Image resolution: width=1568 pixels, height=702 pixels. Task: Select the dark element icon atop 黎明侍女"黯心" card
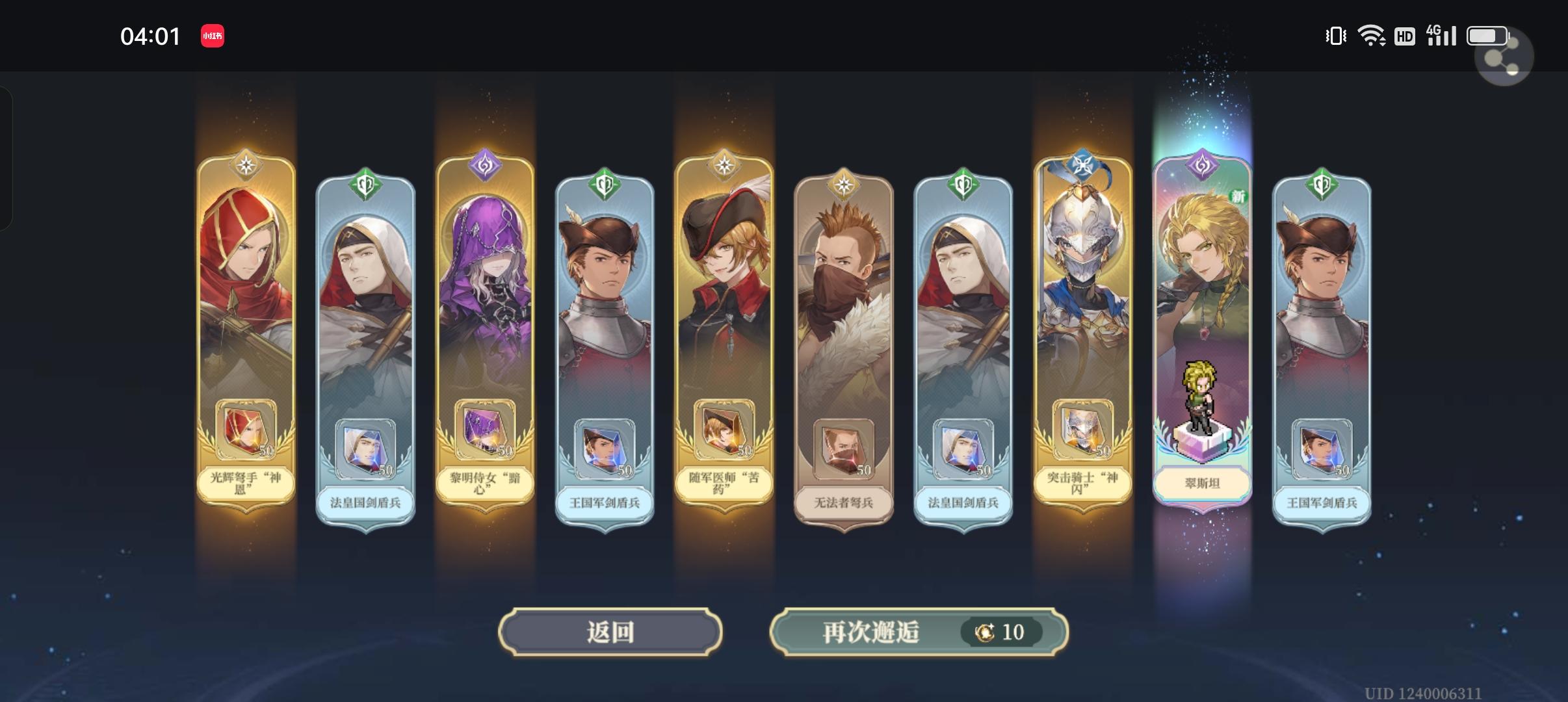pyautogui.click(x=485, y=164)
